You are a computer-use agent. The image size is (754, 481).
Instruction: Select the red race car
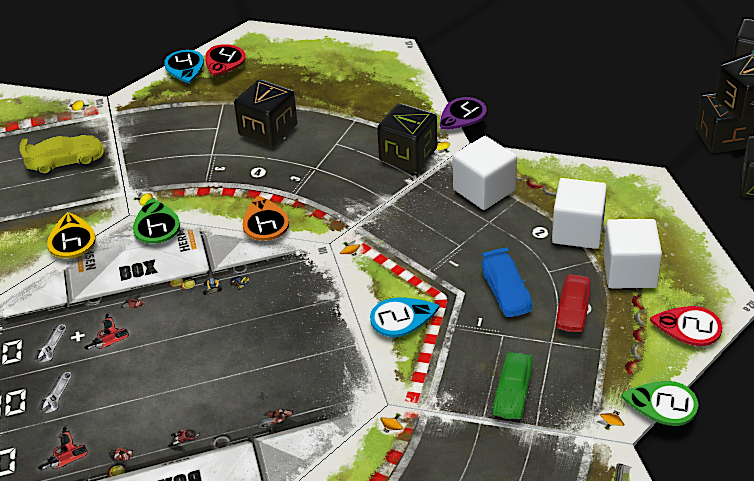tap(574, 301)
